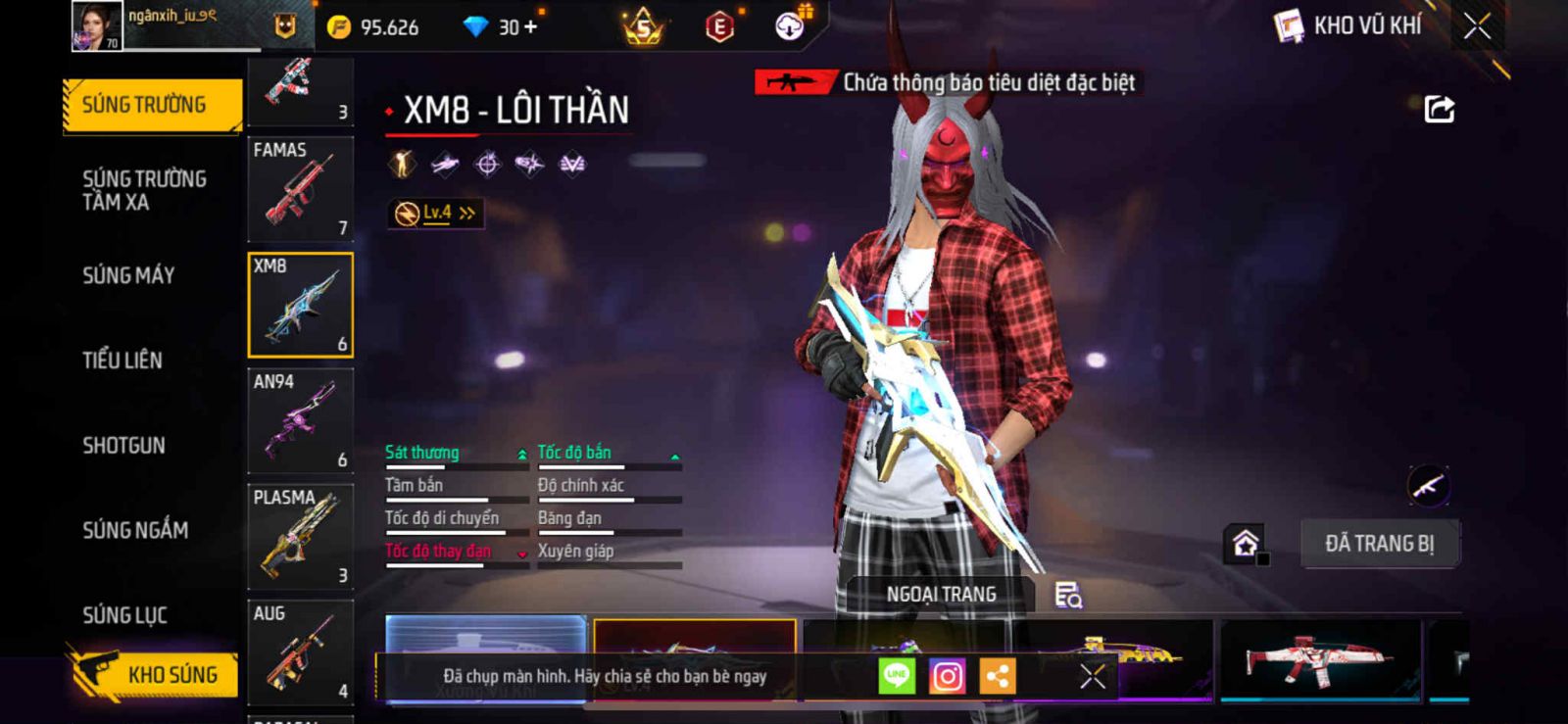
Task: Open the NGOẠI TRANG tab
Action: [x=941, y=595]
